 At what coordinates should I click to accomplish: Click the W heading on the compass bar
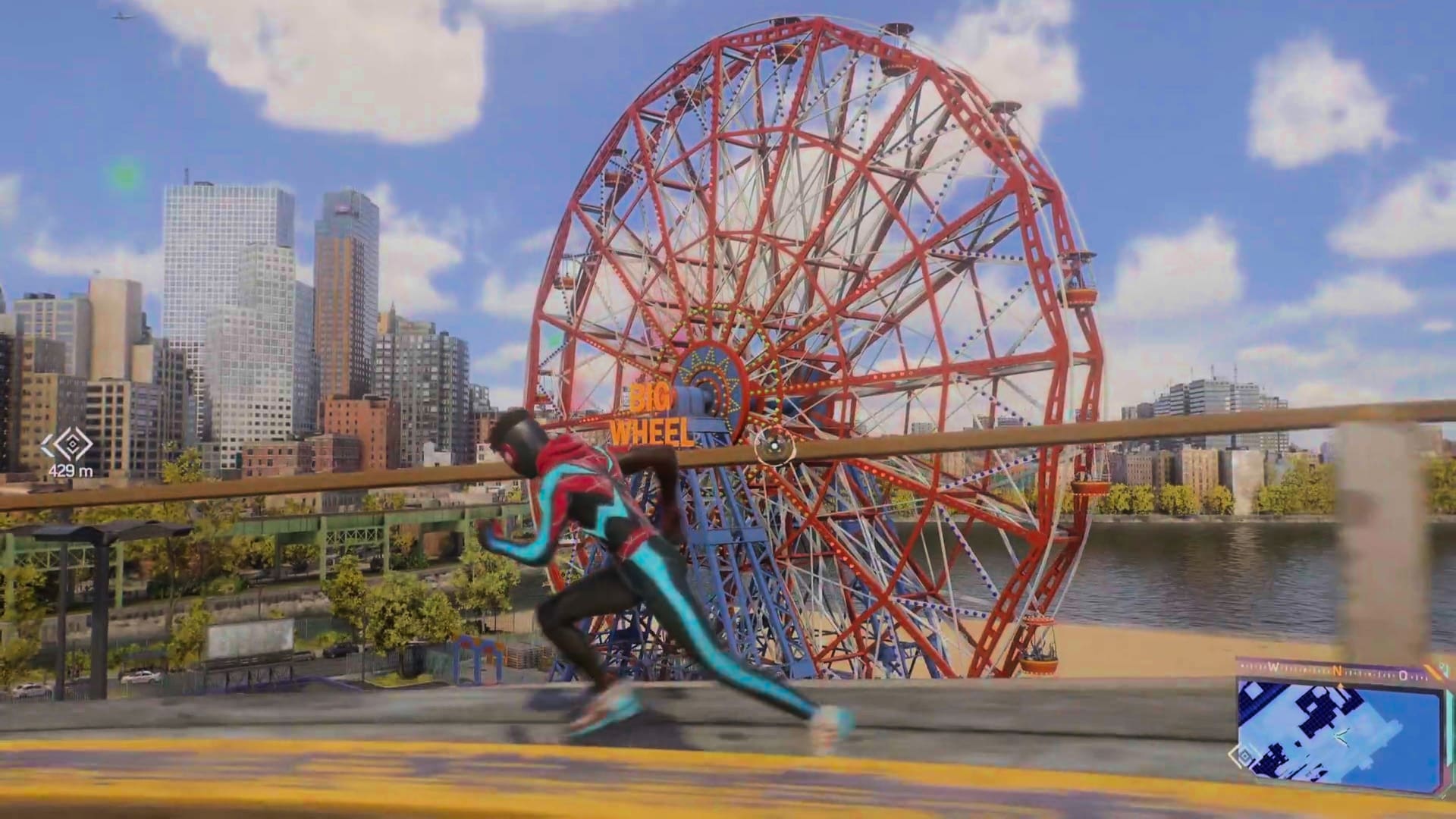(x=1273, y=666)
